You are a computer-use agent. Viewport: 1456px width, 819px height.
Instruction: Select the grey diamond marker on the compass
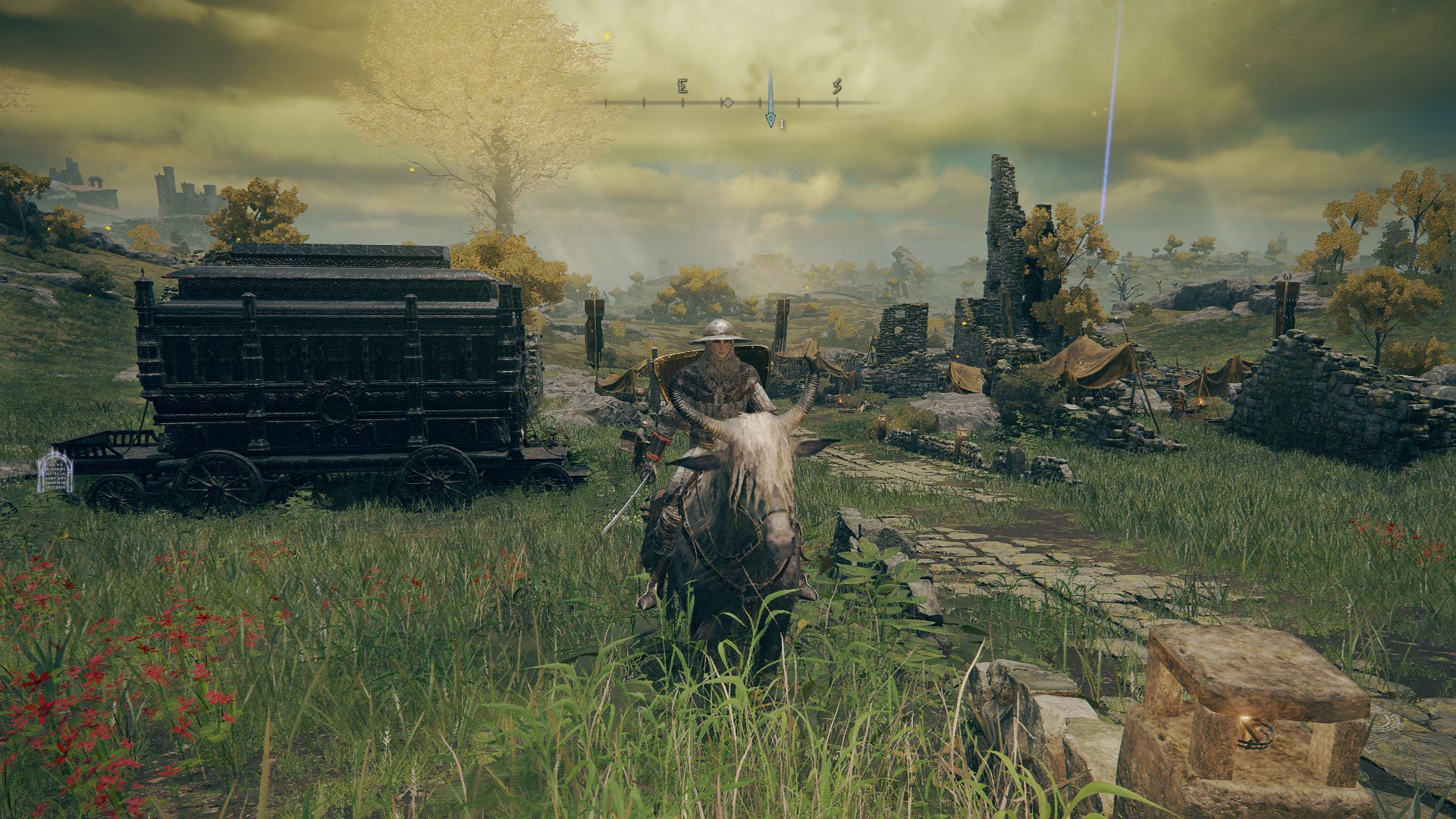click(x=726, y=102)
